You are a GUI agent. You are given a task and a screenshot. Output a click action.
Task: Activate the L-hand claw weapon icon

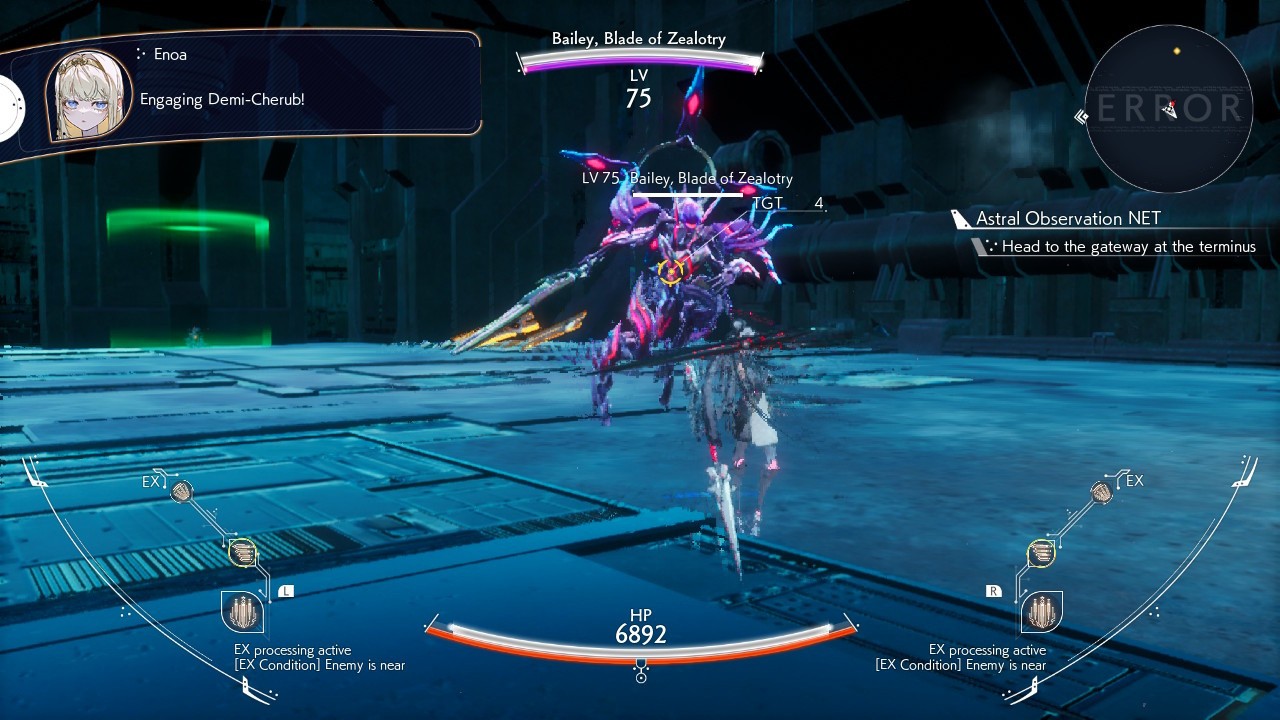(242, 611)
